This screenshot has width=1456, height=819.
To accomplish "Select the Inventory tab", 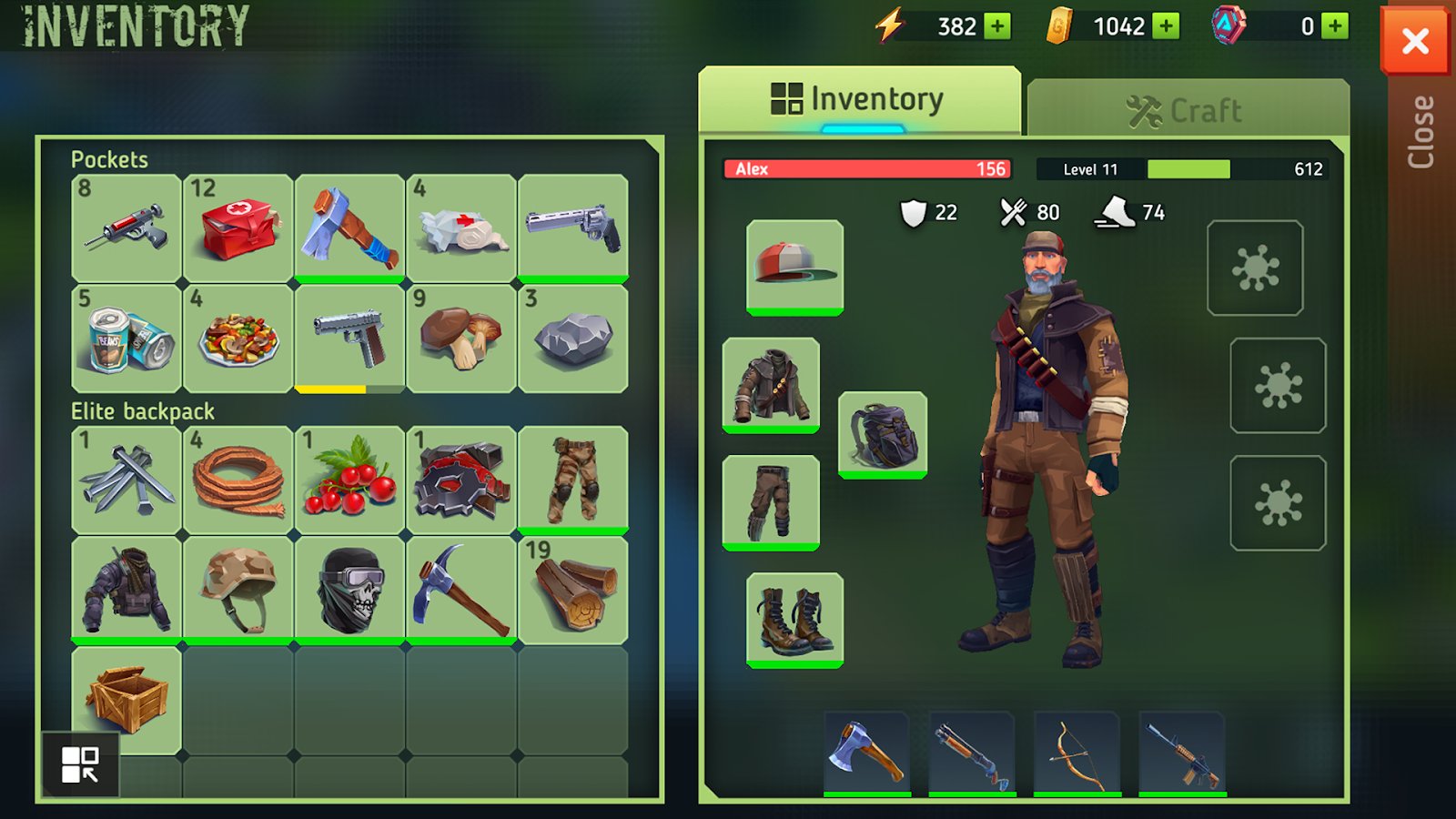I will 859,99.
